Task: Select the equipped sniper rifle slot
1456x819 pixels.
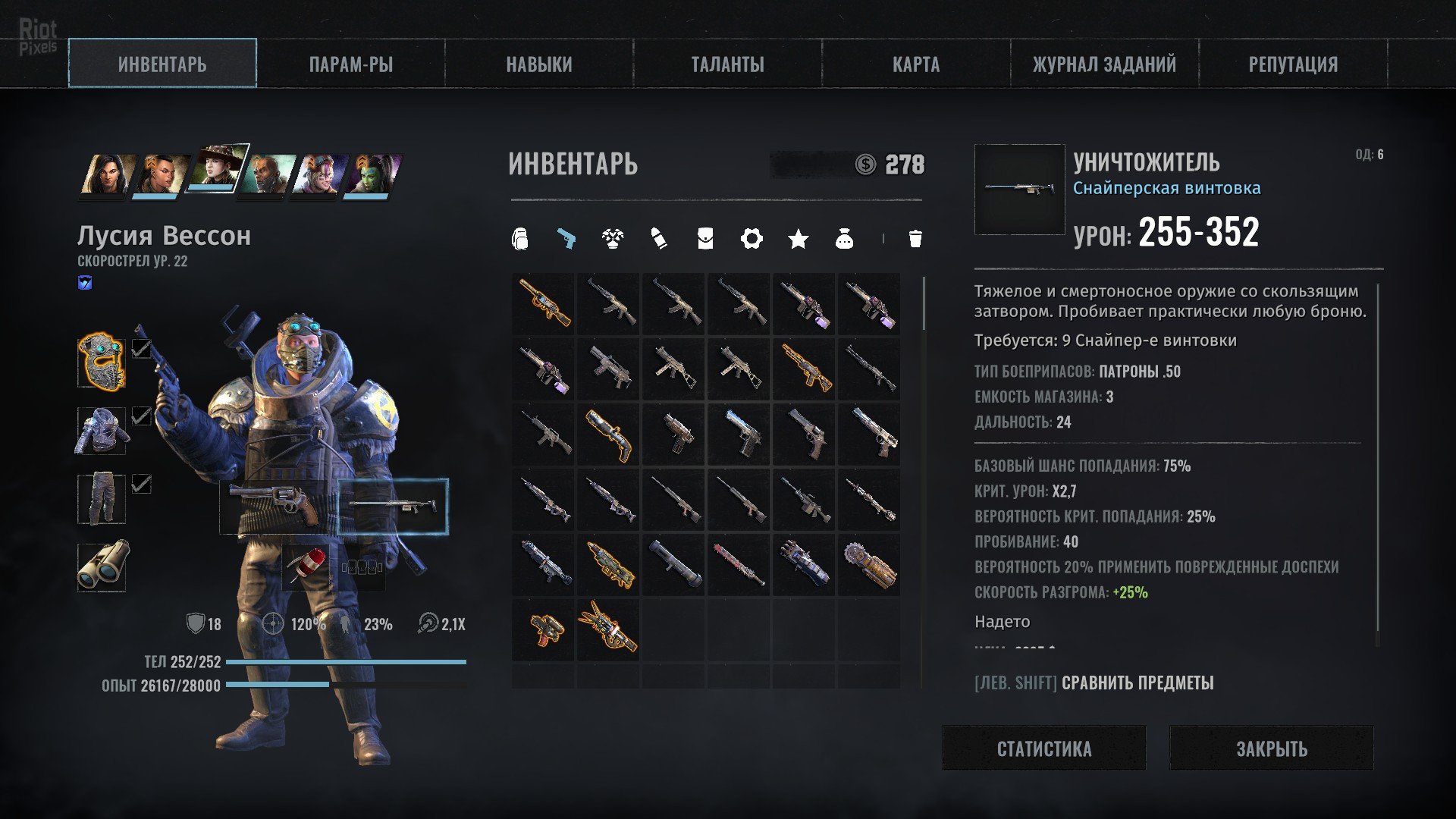Action: point(393,506)
